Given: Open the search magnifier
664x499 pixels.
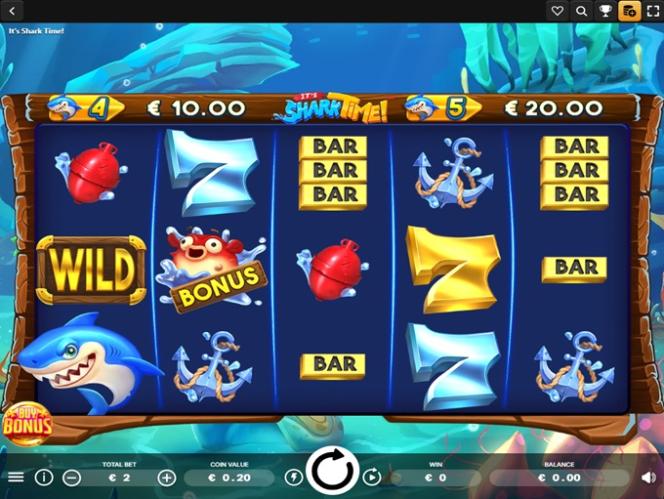Looking at the screenshot, I should pyautogui.click(x=581, y=11).
